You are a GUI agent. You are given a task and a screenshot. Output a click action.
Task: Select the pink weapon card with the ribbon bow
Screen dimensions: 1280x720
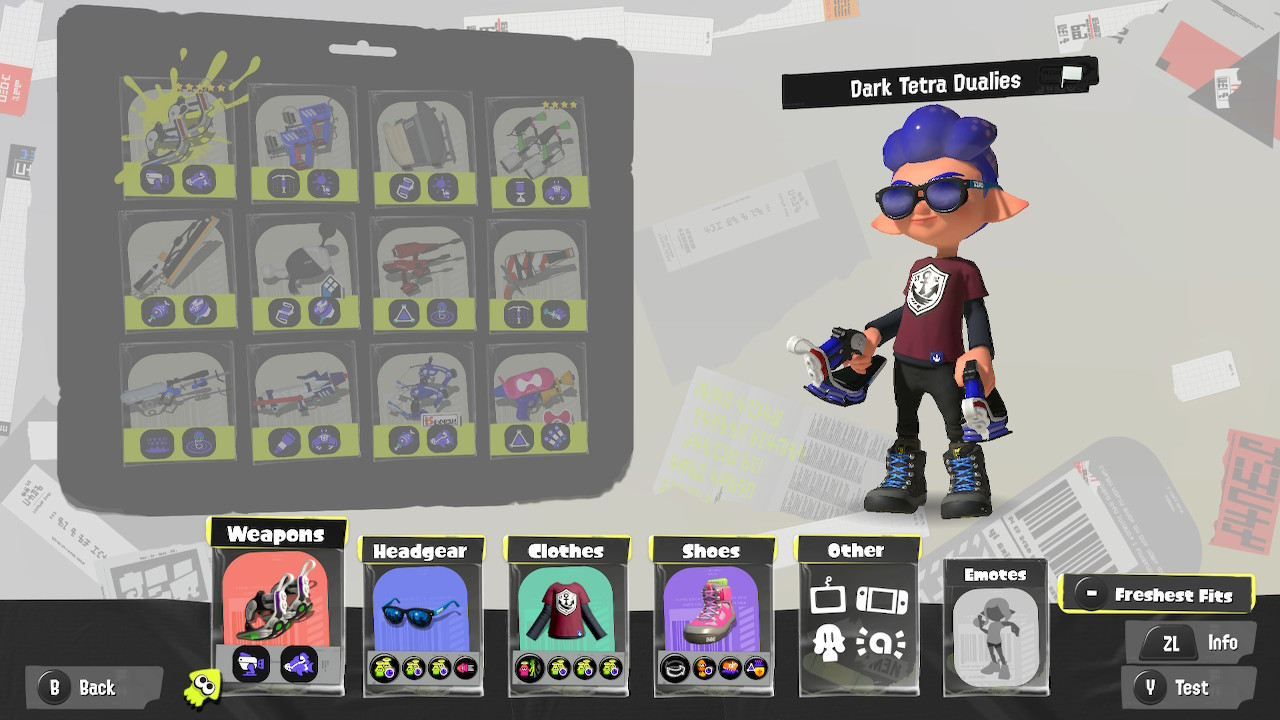point(536,400)
